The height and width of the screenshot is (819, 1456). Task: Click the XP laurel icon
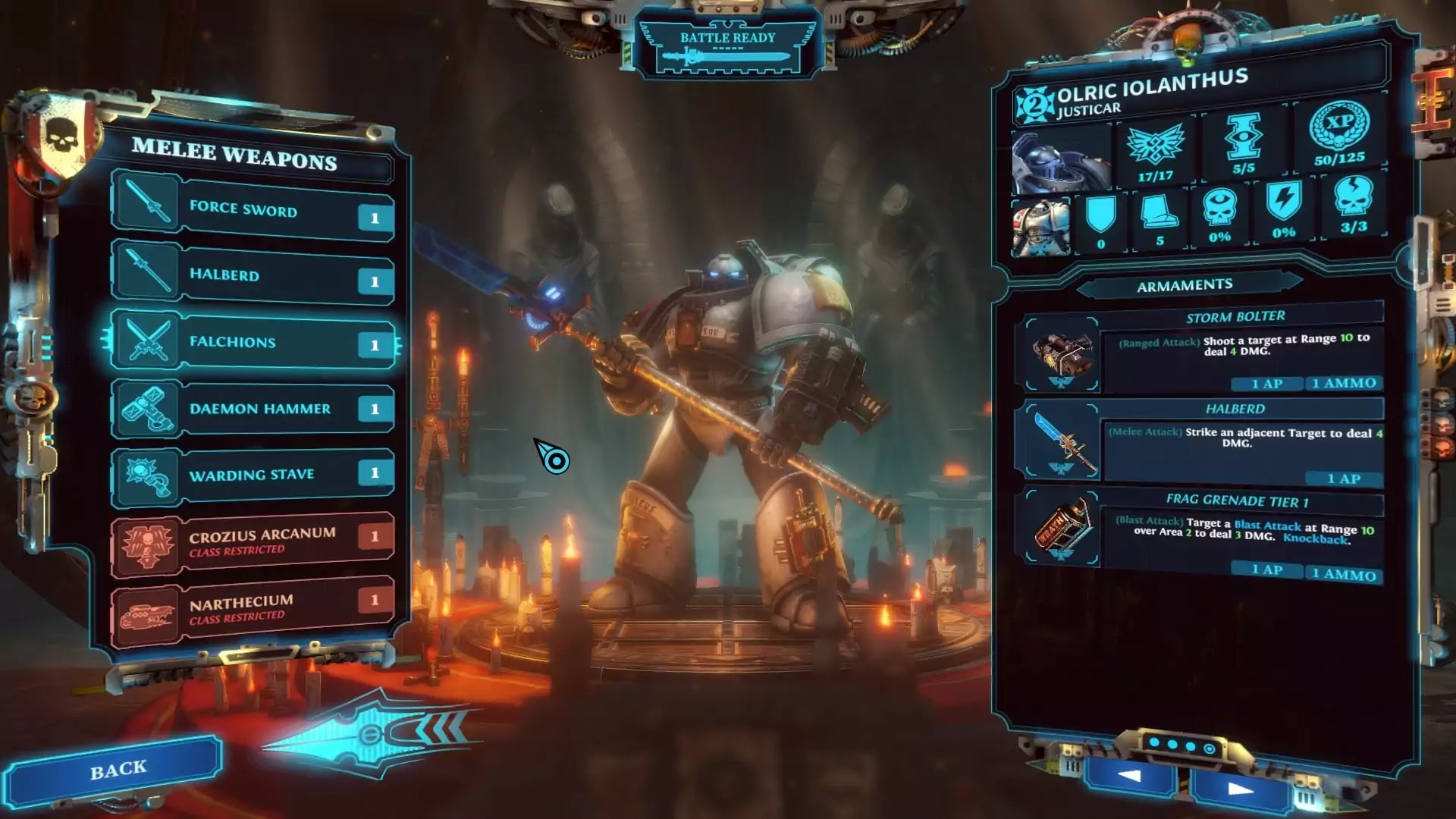pyautogui.click(x=1339, y=125)
